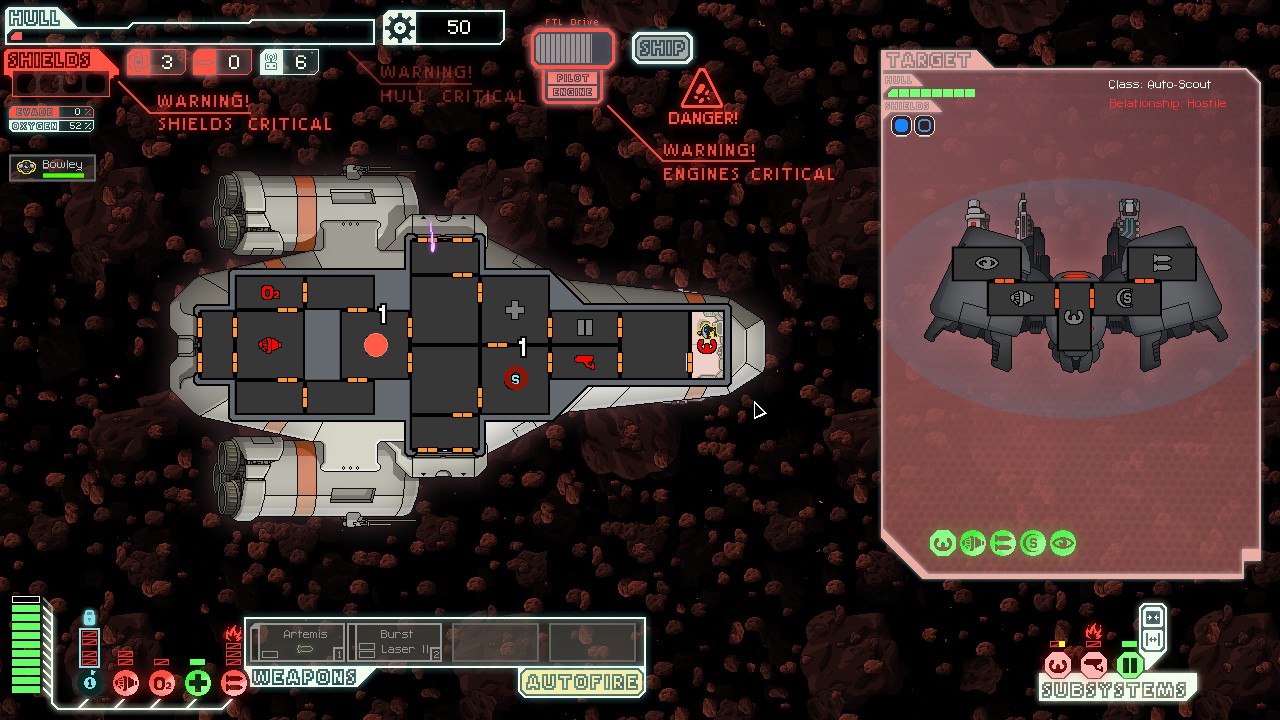Image resolution: width=1280 pixels, height=720 pixels.
Task: Select the Artemis missile weapon slot
Action: coord(299,642)
